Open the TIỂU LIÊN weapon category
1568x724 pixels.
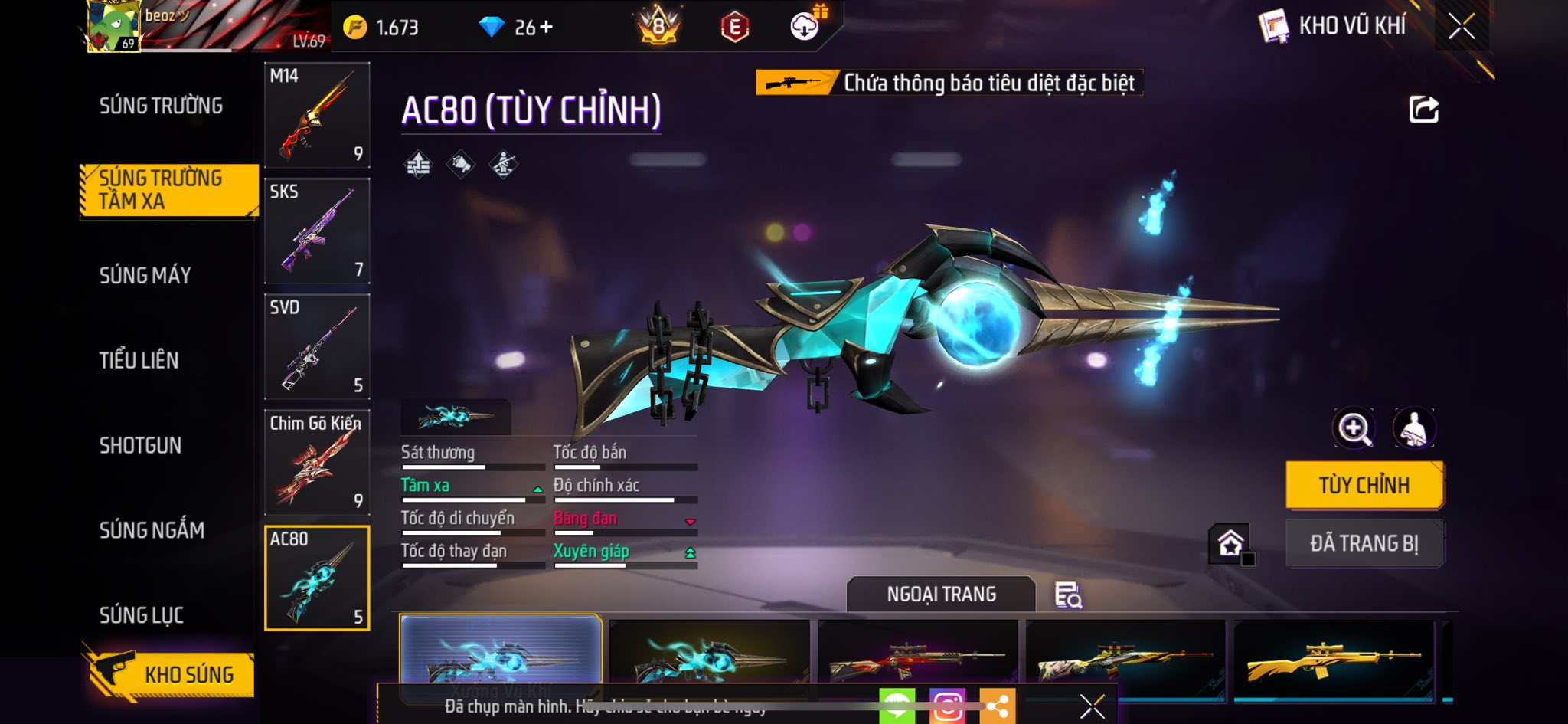point(139,360)
